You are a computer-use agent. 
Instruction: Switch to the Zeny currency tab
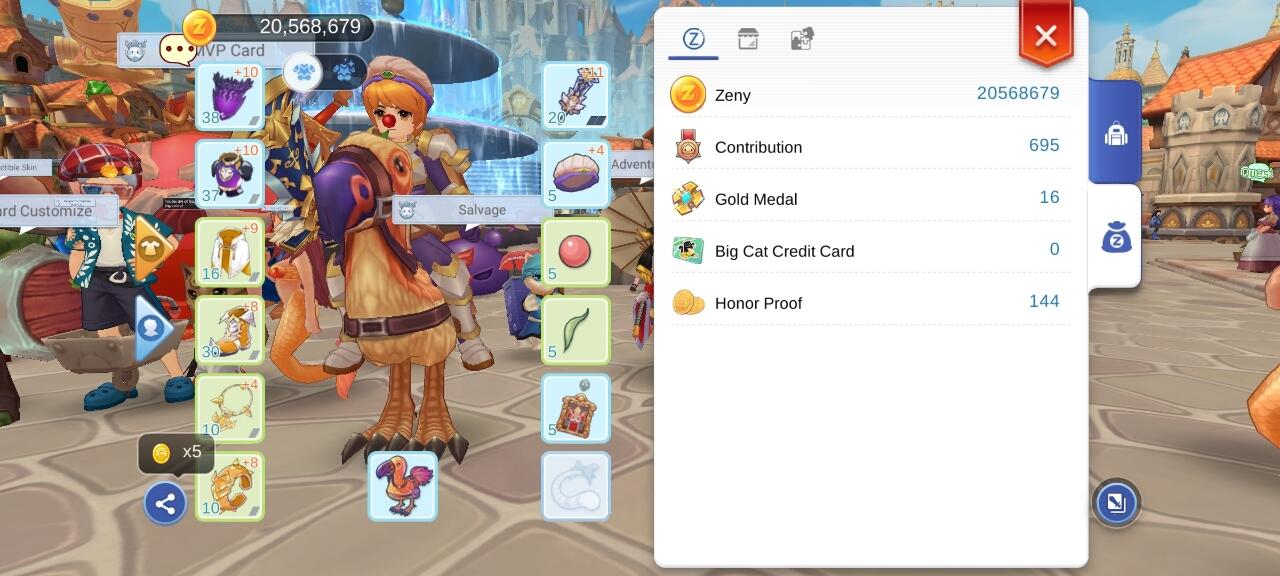pyautogui.click(x=694, y=39)
